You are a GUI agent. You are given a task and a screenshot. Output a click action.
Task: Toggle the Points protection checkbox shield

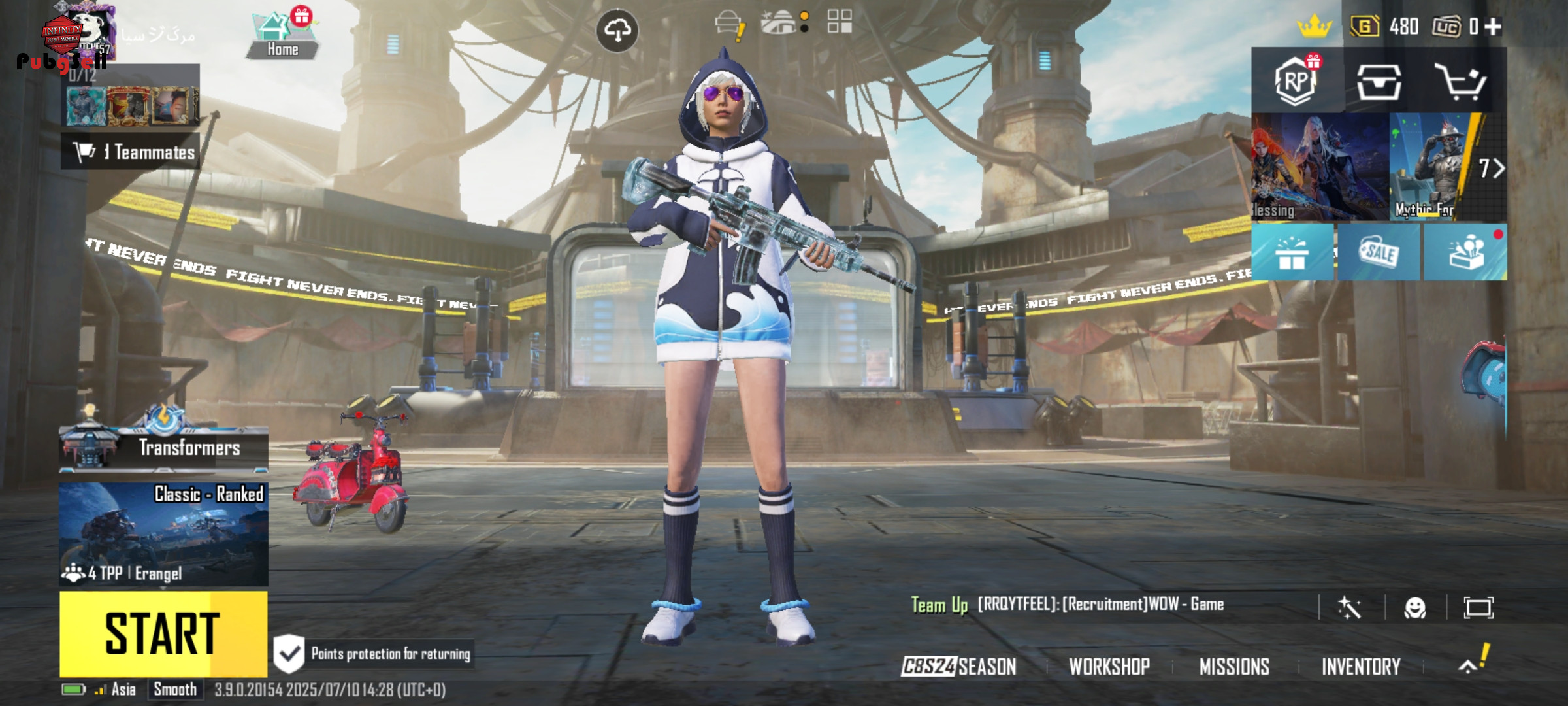[289, 654]
